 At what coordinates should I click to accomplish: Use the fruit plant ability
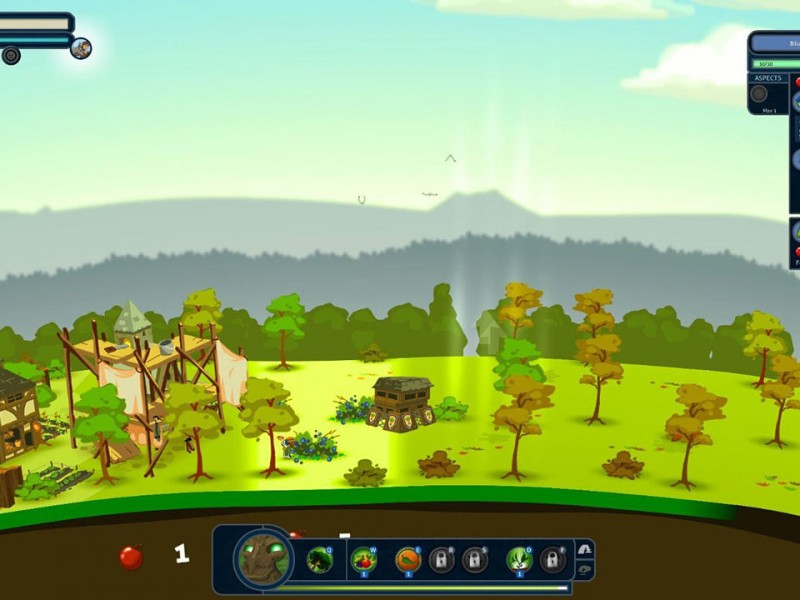point(364,560)
